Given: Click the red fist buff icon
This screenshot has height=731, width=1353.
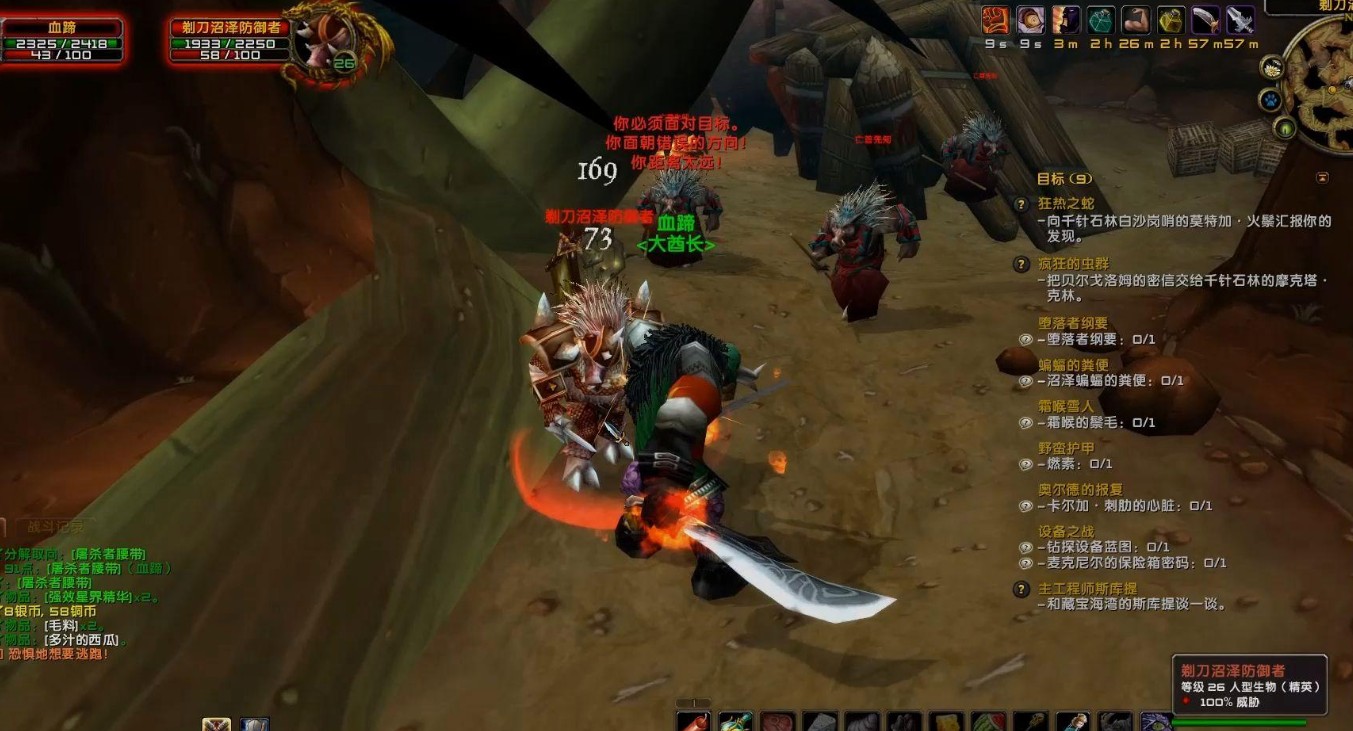Looking at the screenshot, I should [995, 20].
